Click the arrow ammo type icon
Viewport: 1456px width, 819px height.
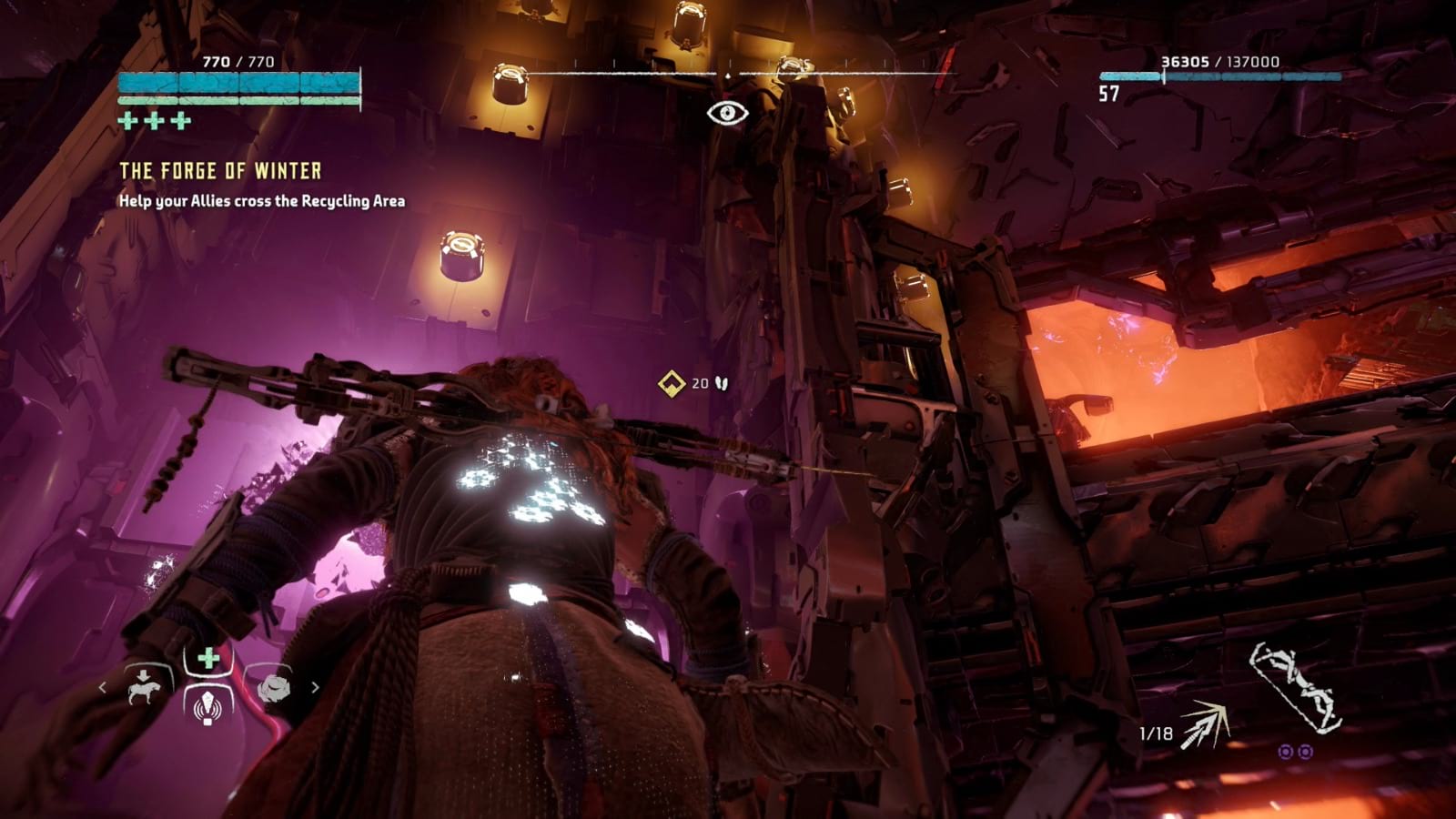point(1206,726)
